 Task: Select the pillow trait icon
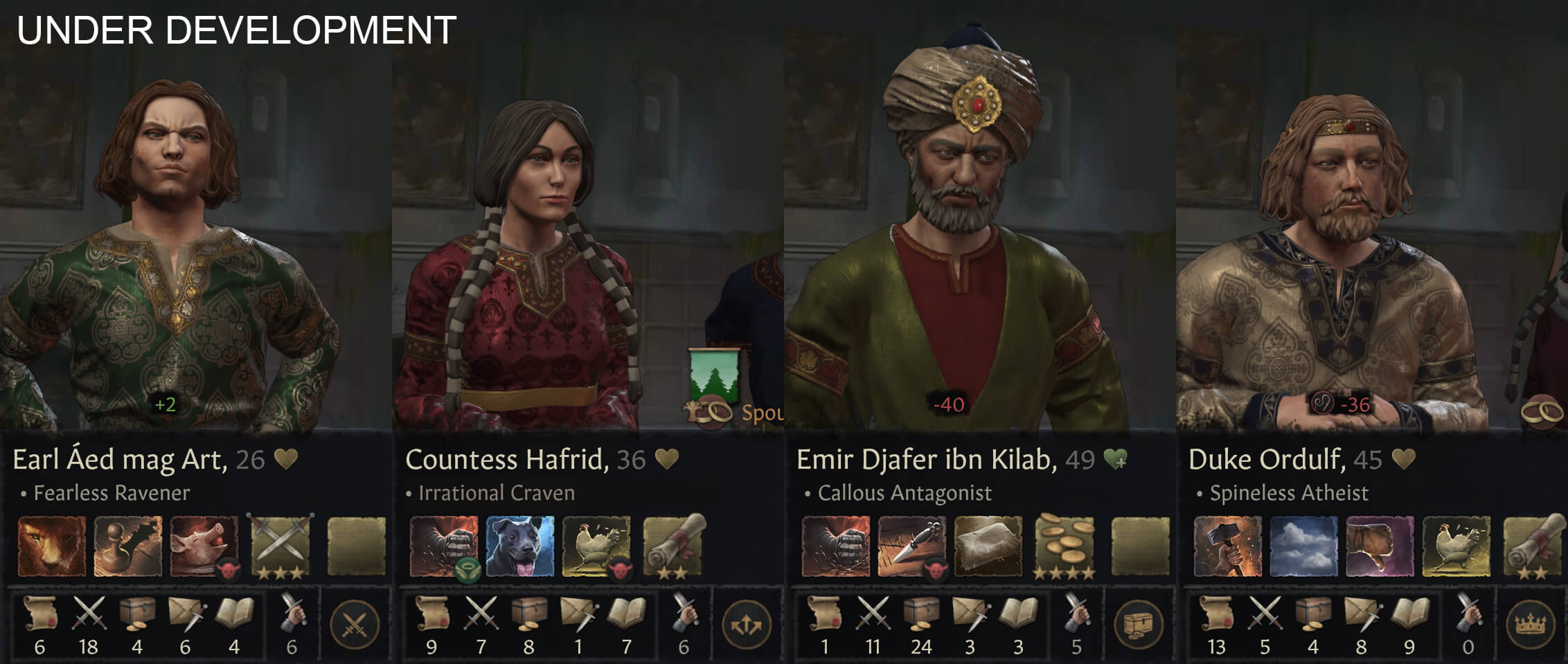pyautogui.click(x=988, y=546)
